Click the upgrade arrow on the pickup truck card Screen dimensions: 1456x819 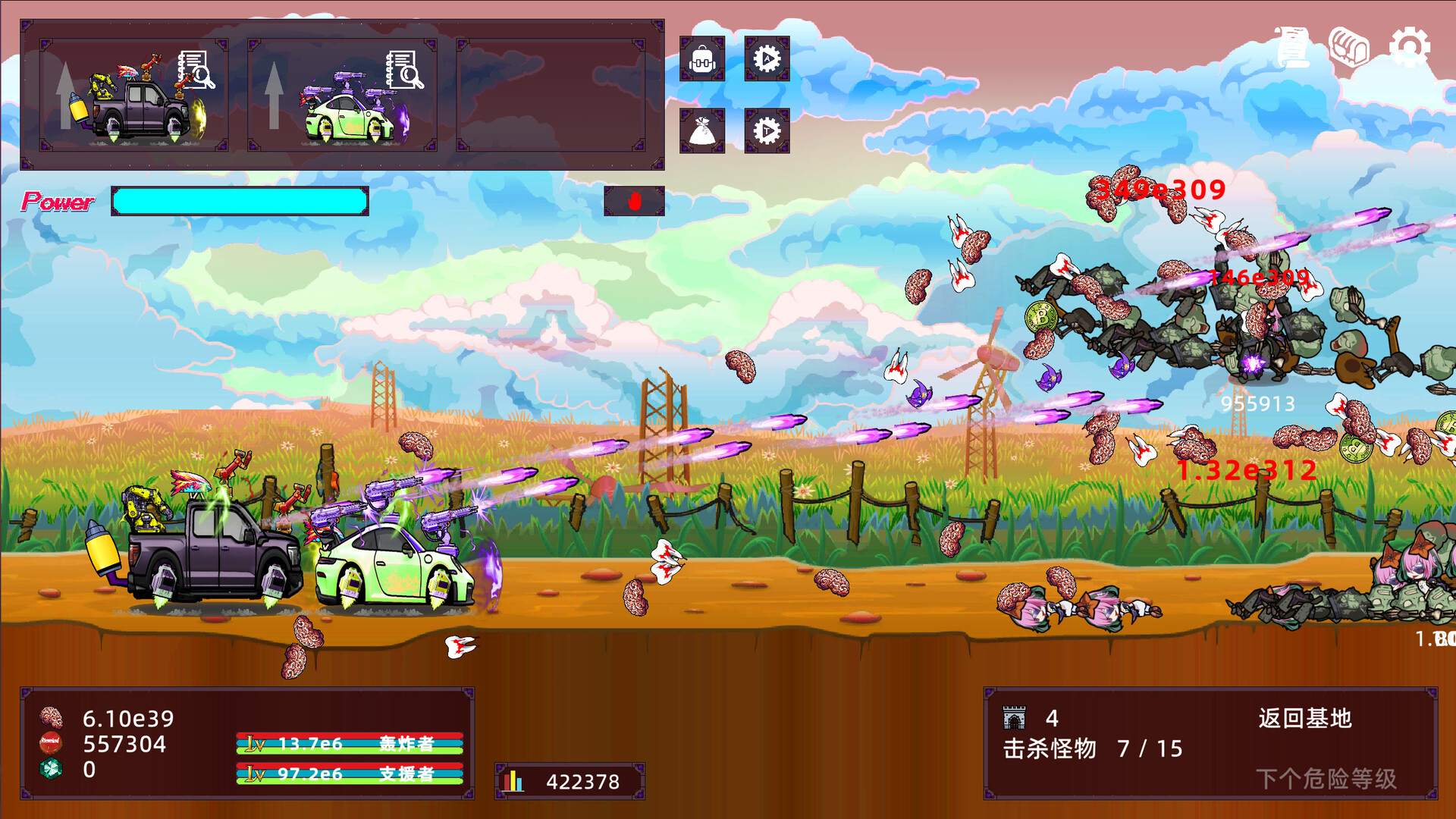click(x=66, y=95)
